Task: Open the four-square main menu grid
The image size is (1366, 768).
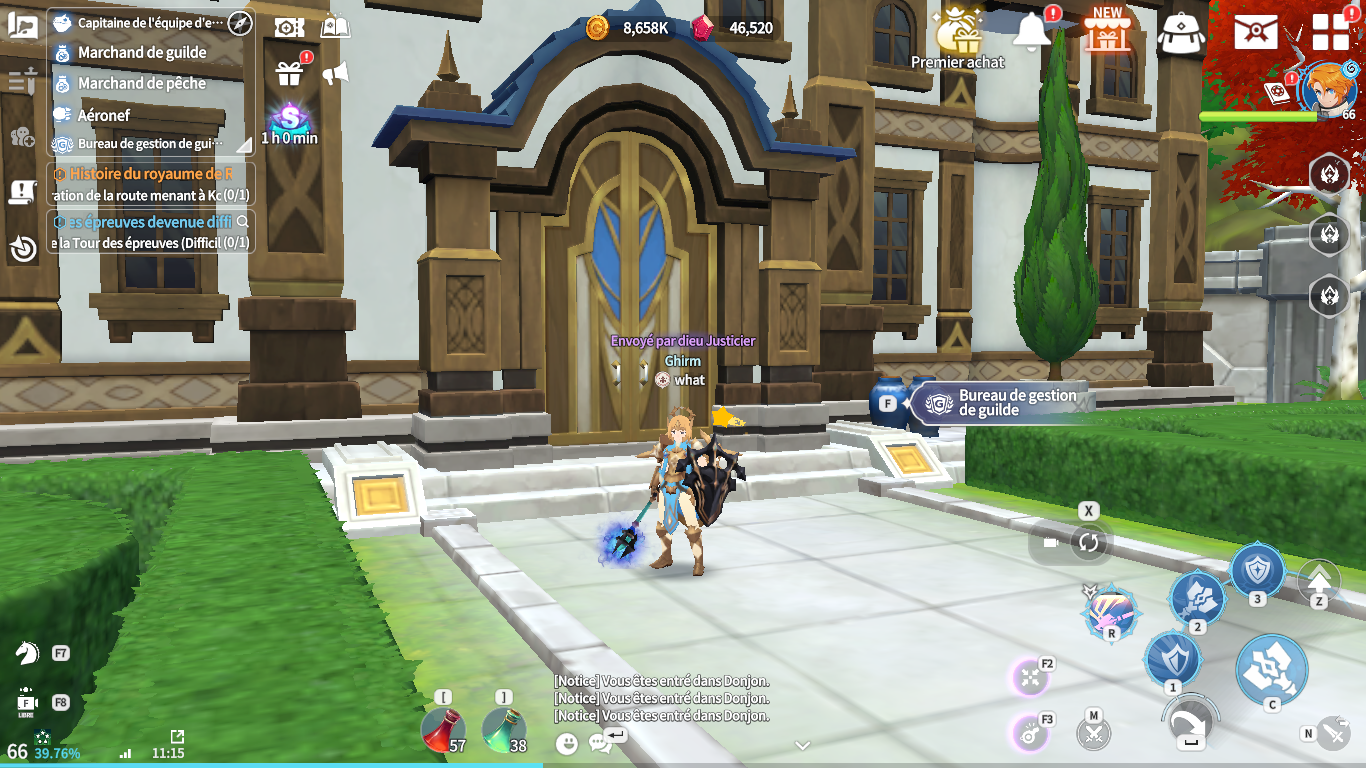Action: pos(1330,32)
